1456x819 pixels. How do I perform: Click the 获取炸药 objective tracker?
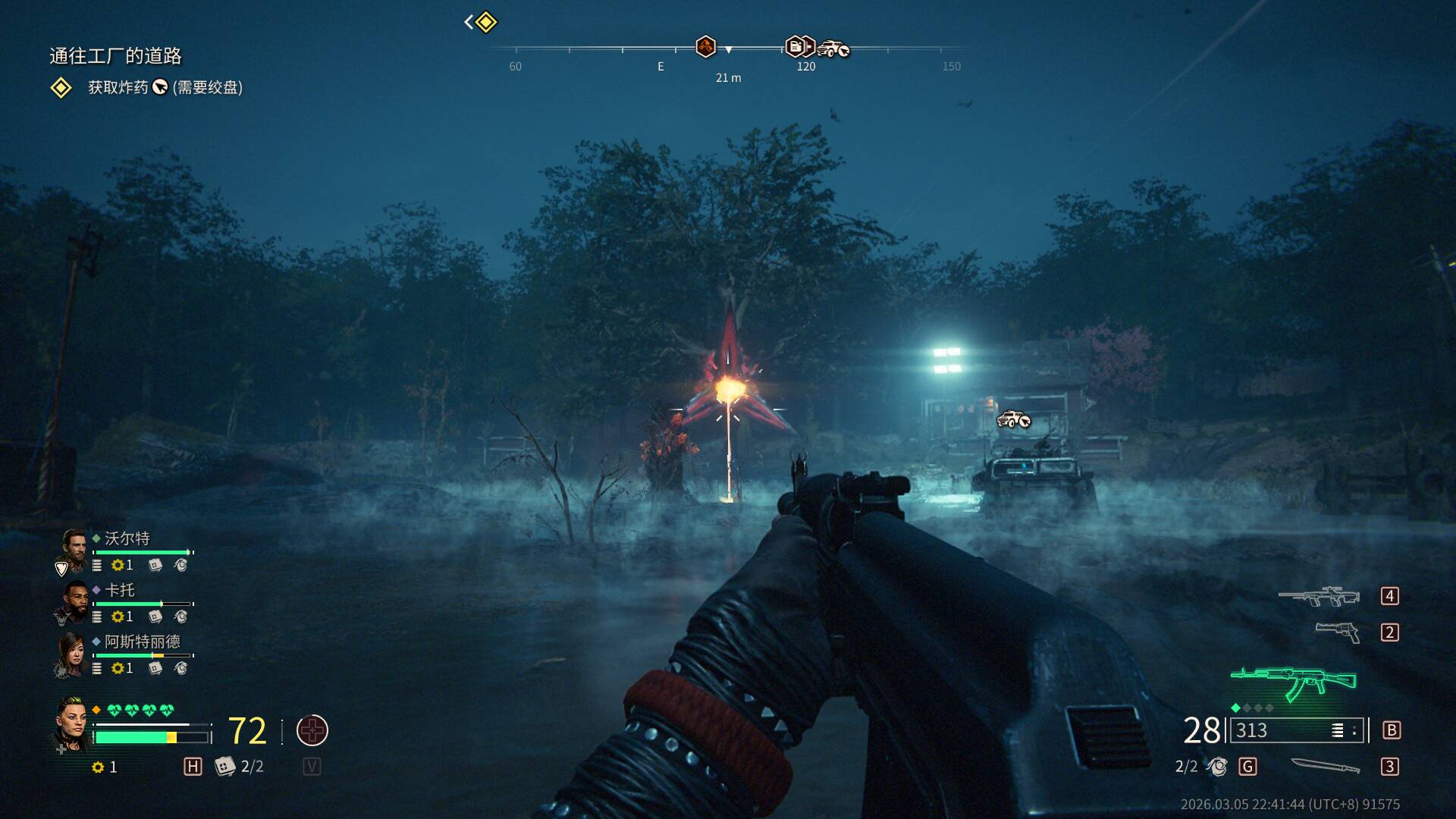click(165, 87)
